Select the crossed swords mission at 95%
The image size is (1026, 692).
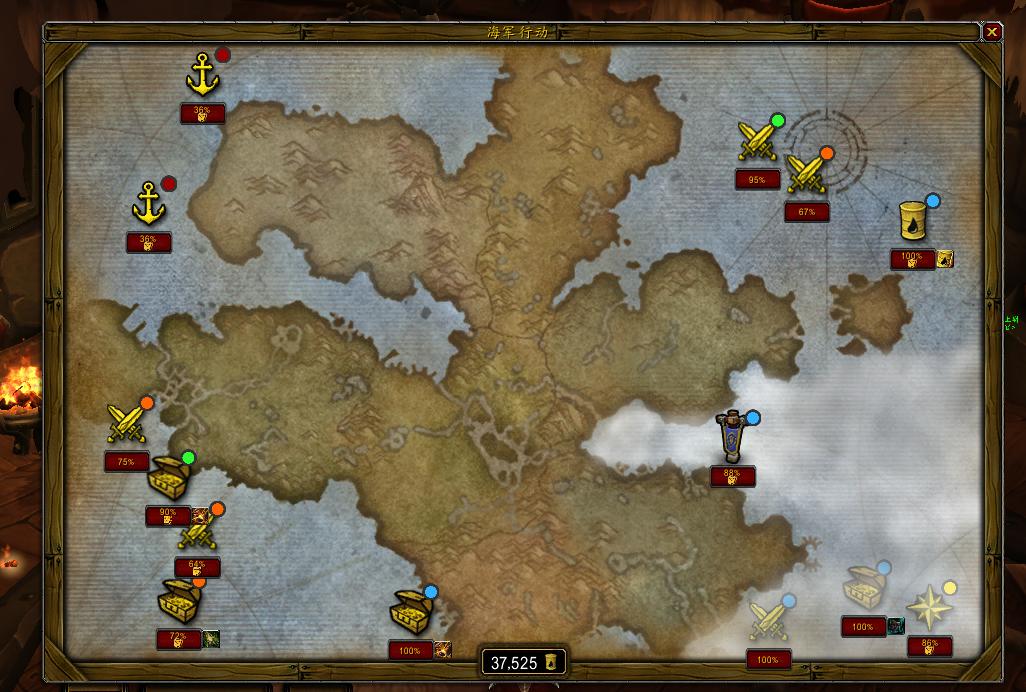[756, 139]
